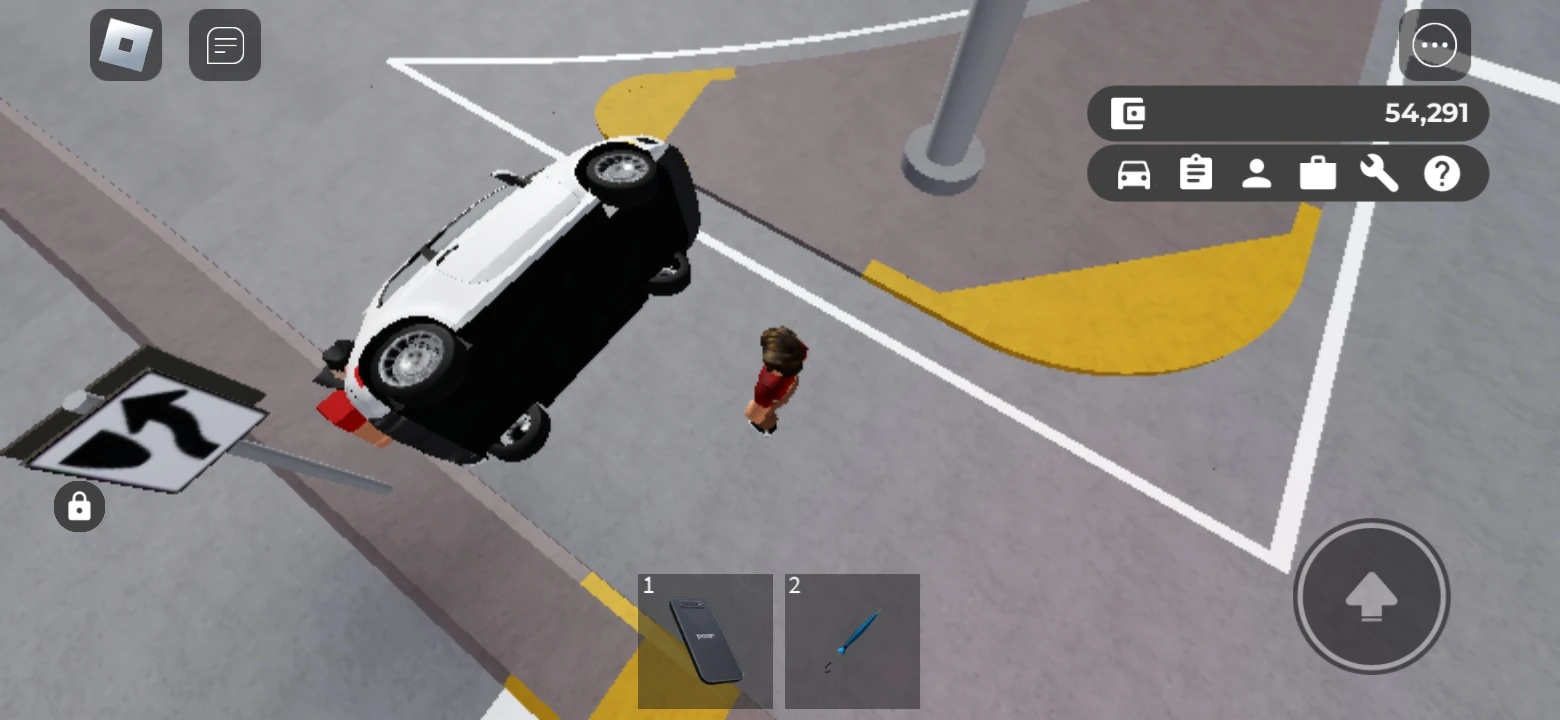The image size is (1560, 720).
Task: Open the tasks clipboard icon
Action: [1195, 172]
